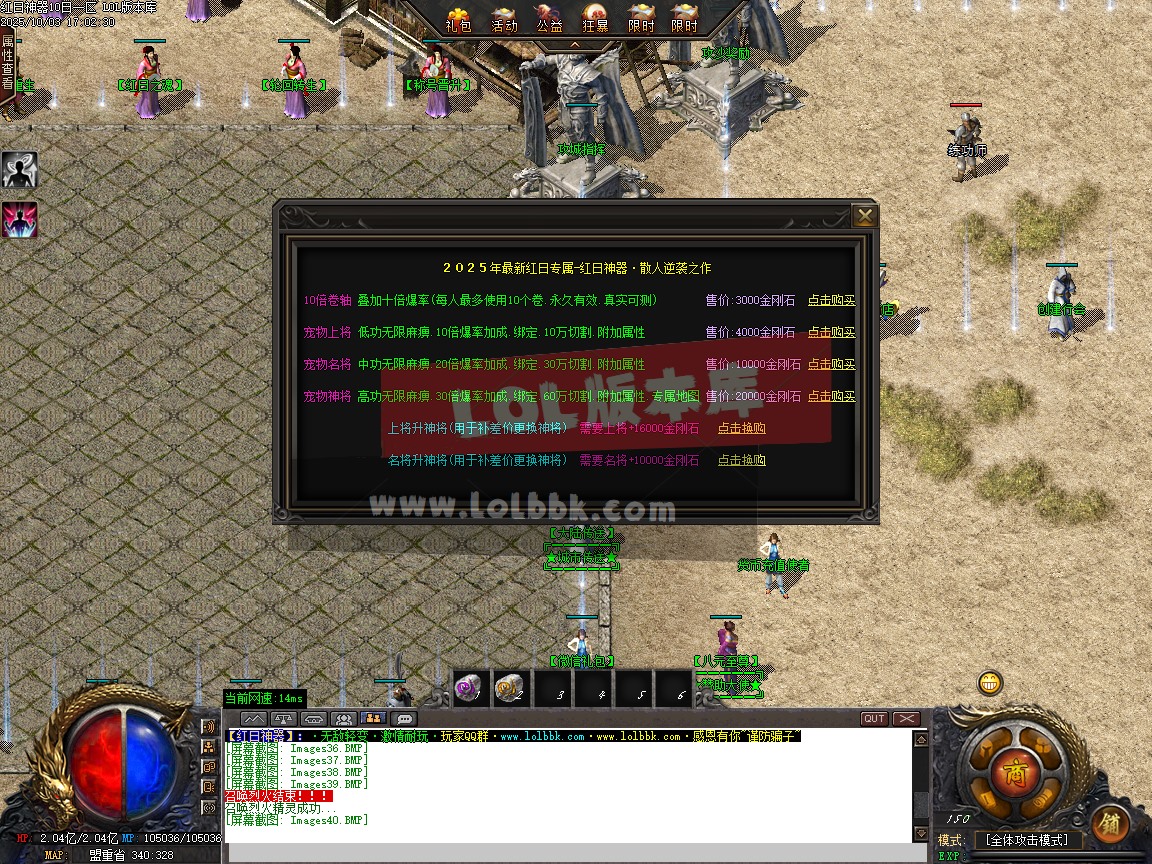Toggle the 全体攻击模式 attack mode
Image resolution: width=1152 pixels, height=864 pixels.
(x=1027, y=840)
